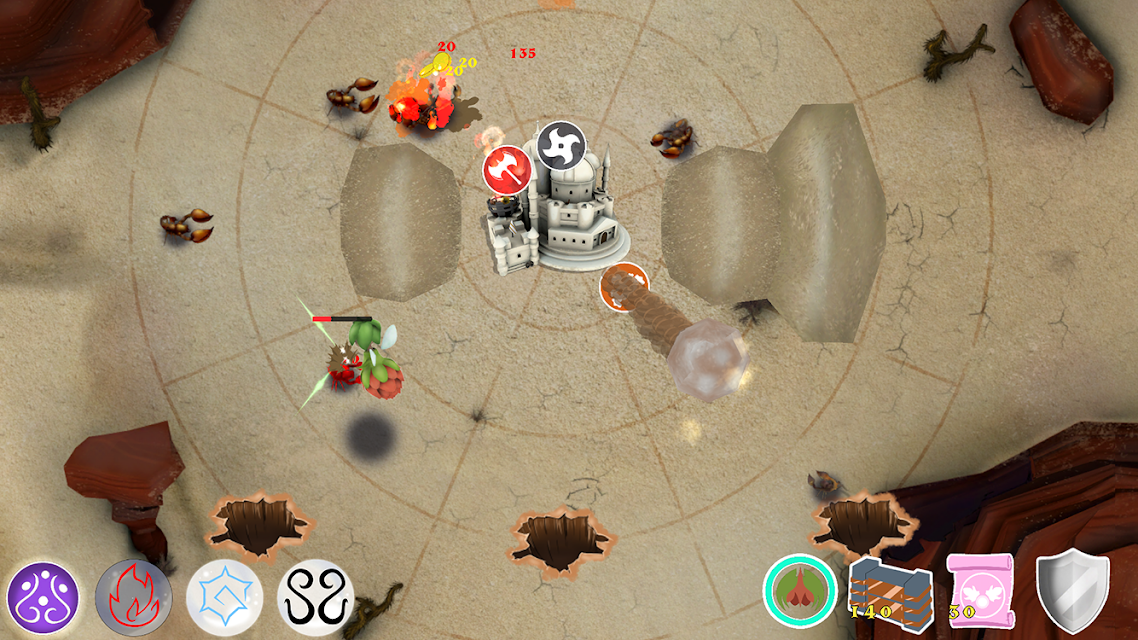
Task: Use the black double-swirl spell orb
Action: [x=315, y=597]
